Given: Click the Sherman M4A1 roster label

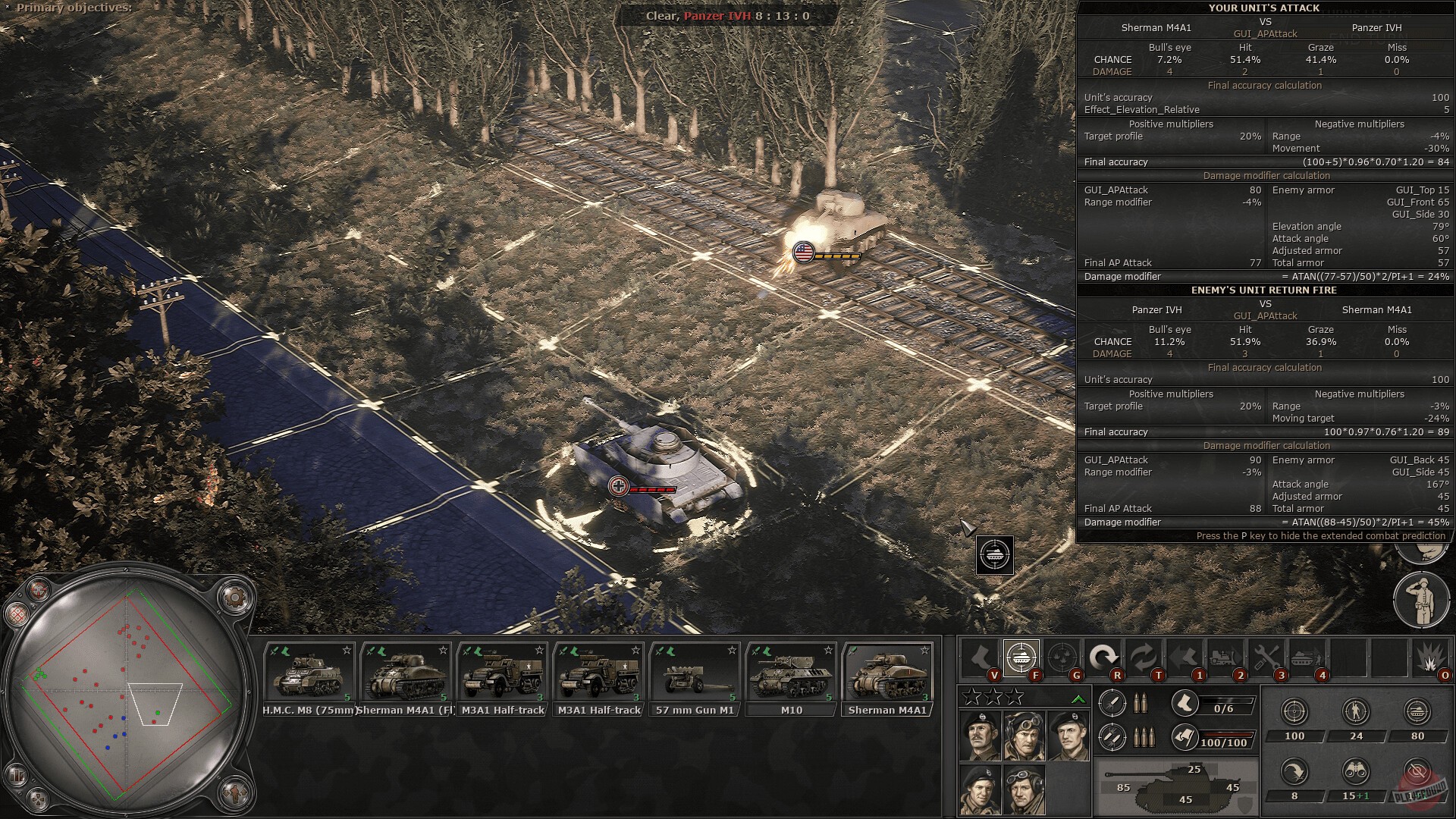Looking at the screenshot, I should pos(888,711).
